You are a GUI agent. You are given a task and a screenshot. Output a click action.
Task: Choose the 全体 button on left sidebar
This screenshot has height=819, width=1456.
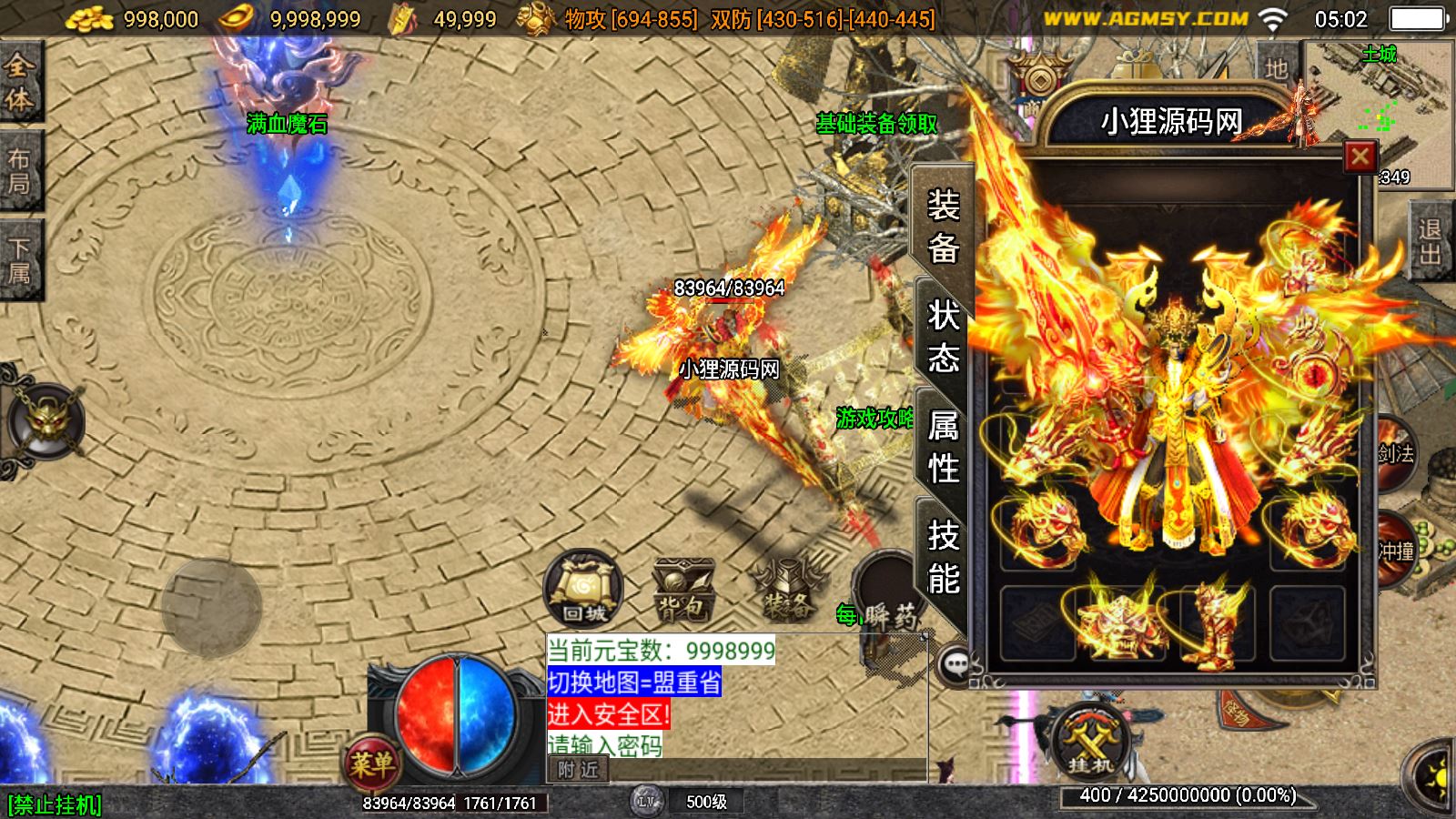(19, 82)
